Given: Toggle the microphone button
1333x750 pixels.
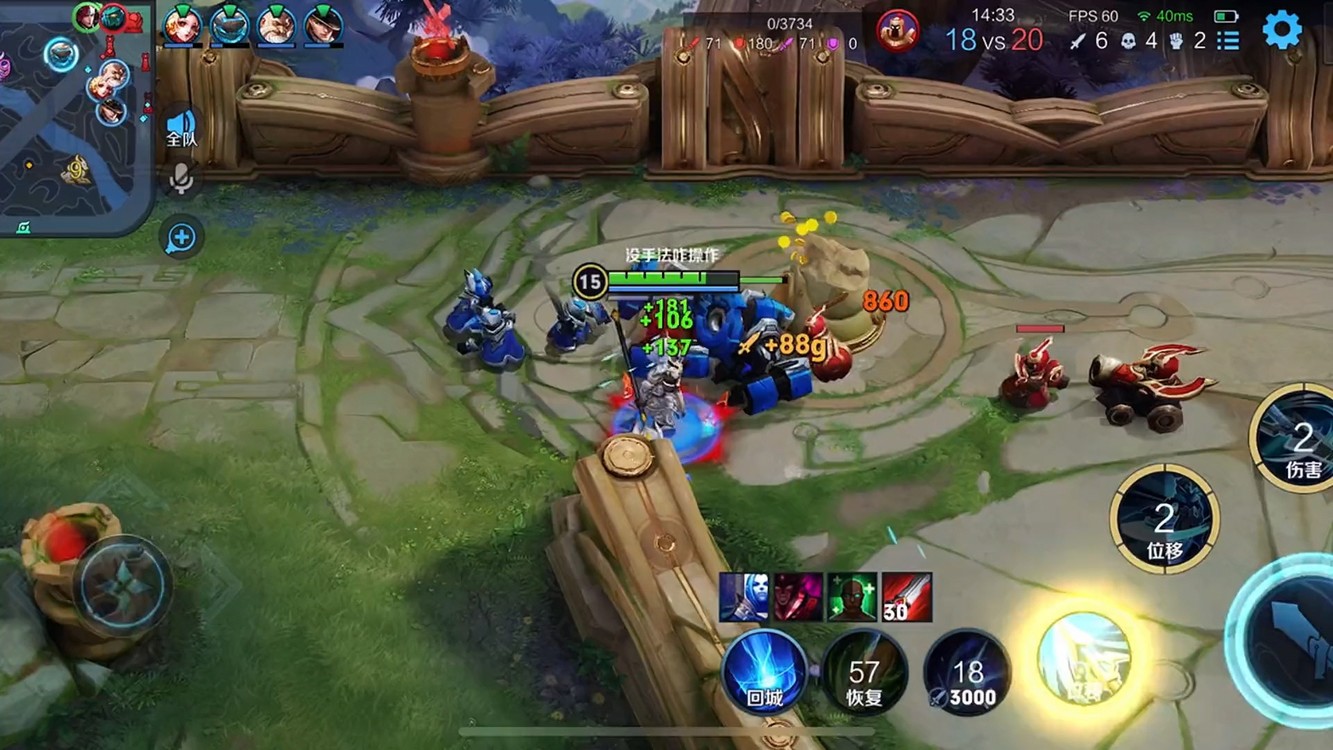Looking at the screenshot, I should [x=181, y=179].
